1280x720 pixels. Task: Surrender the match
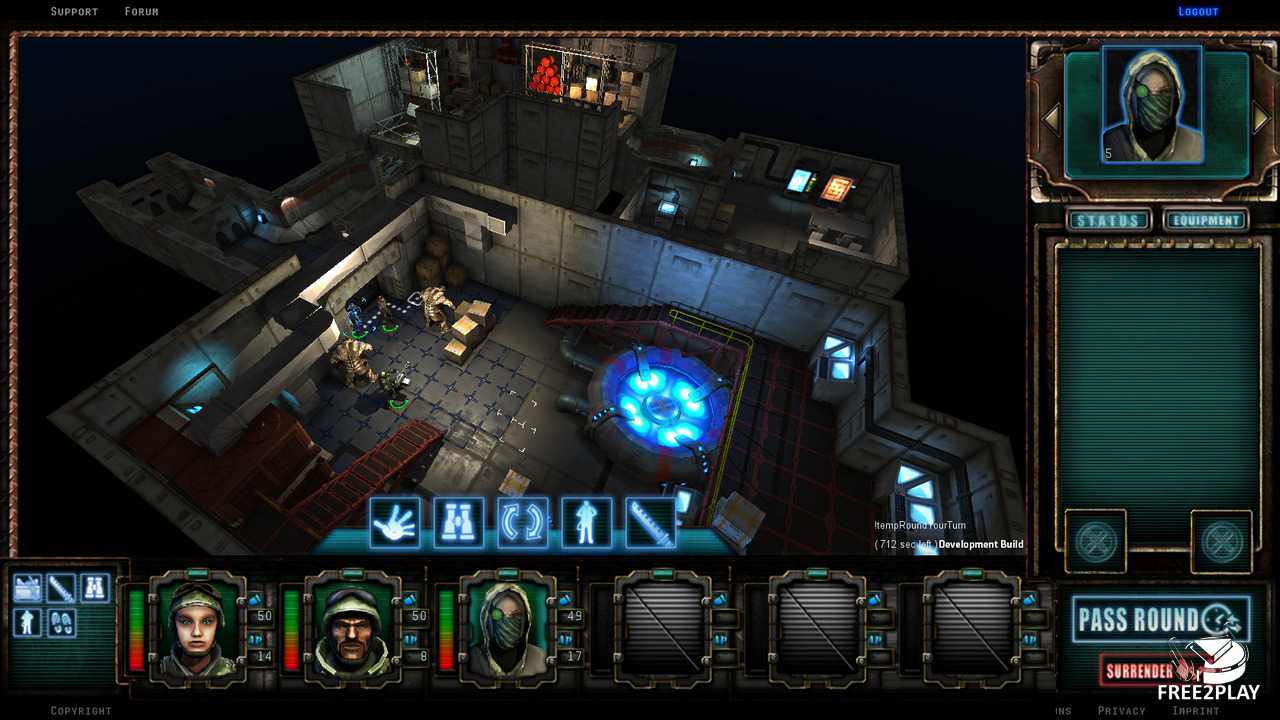click(1140, 671)
